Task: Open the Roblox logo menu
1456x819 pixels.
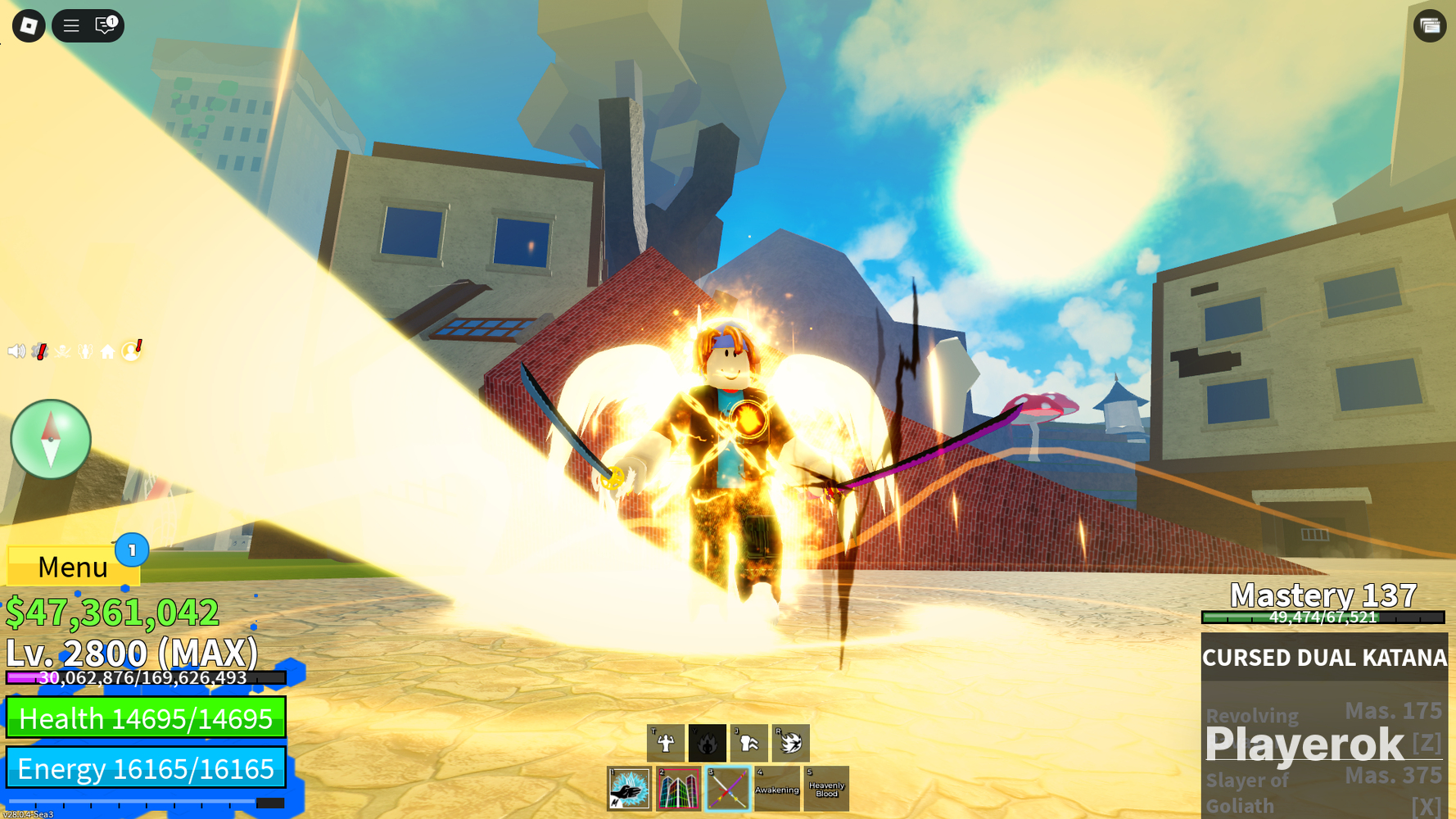Action: click(29, 26)
